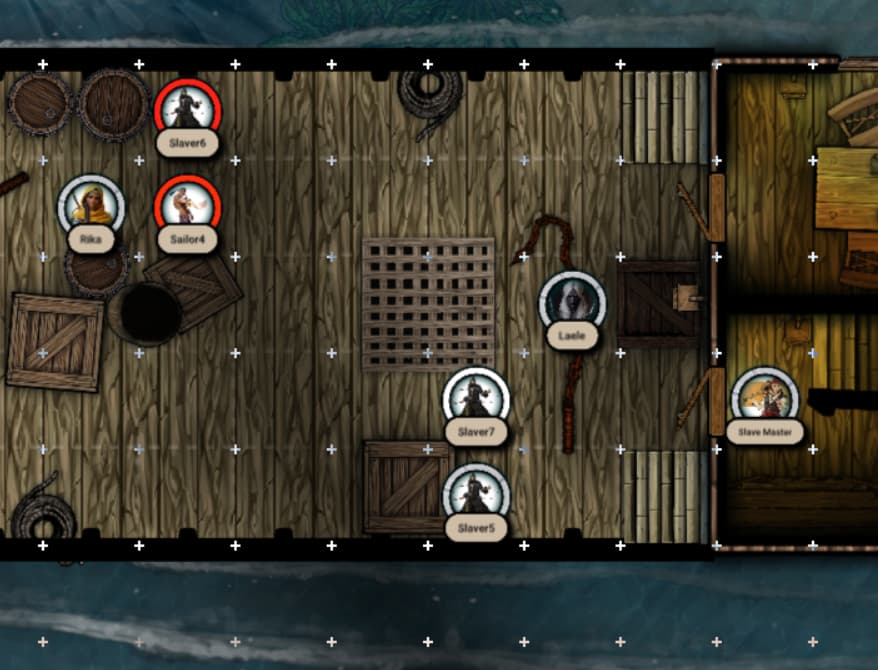Pick the Slaver5 token

(x=476, y=494)
